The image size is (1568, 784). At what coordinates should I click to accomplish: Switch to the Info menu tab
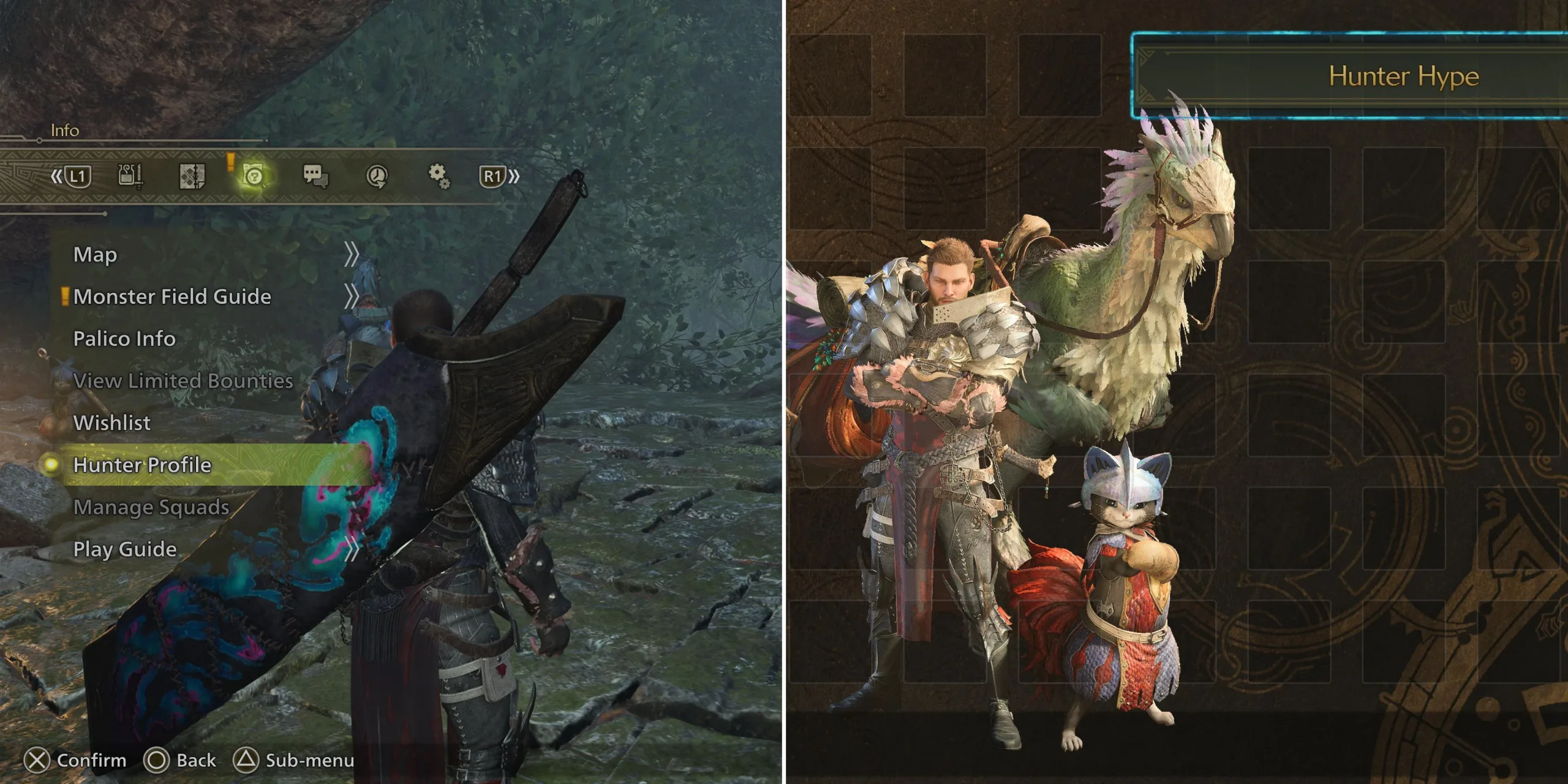tap(66, 130)
